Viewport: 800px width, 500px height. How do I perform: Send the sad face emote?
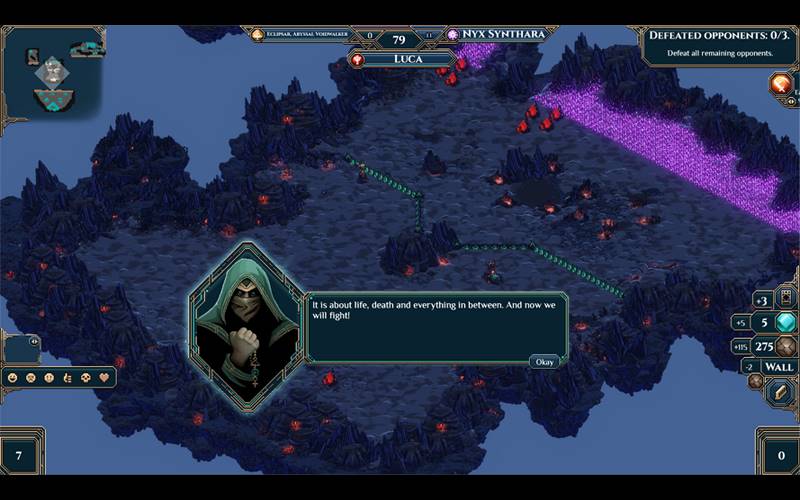pos(30,378)
